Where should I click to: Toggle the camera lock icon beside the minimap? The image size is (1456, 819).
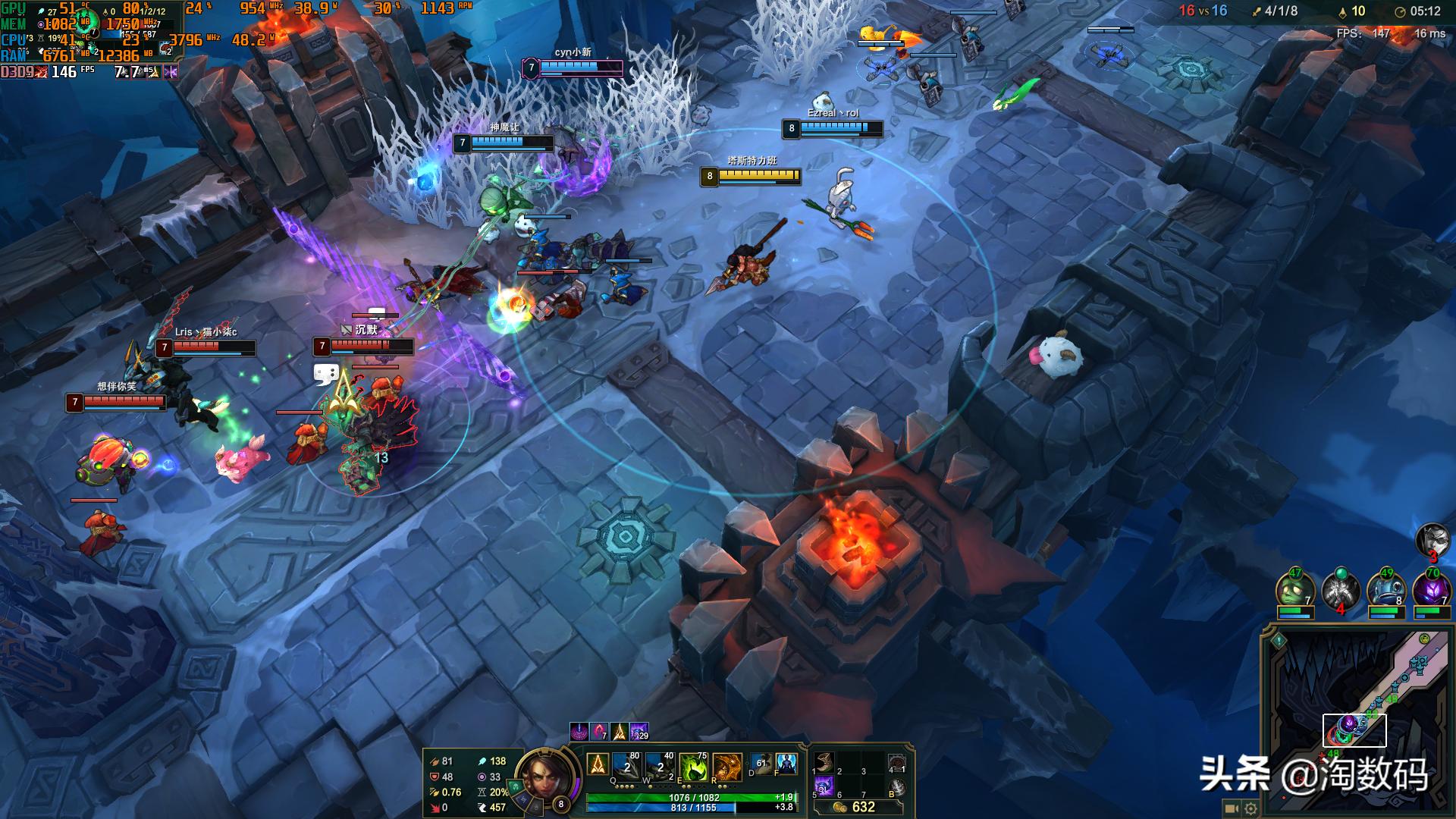1232,809
